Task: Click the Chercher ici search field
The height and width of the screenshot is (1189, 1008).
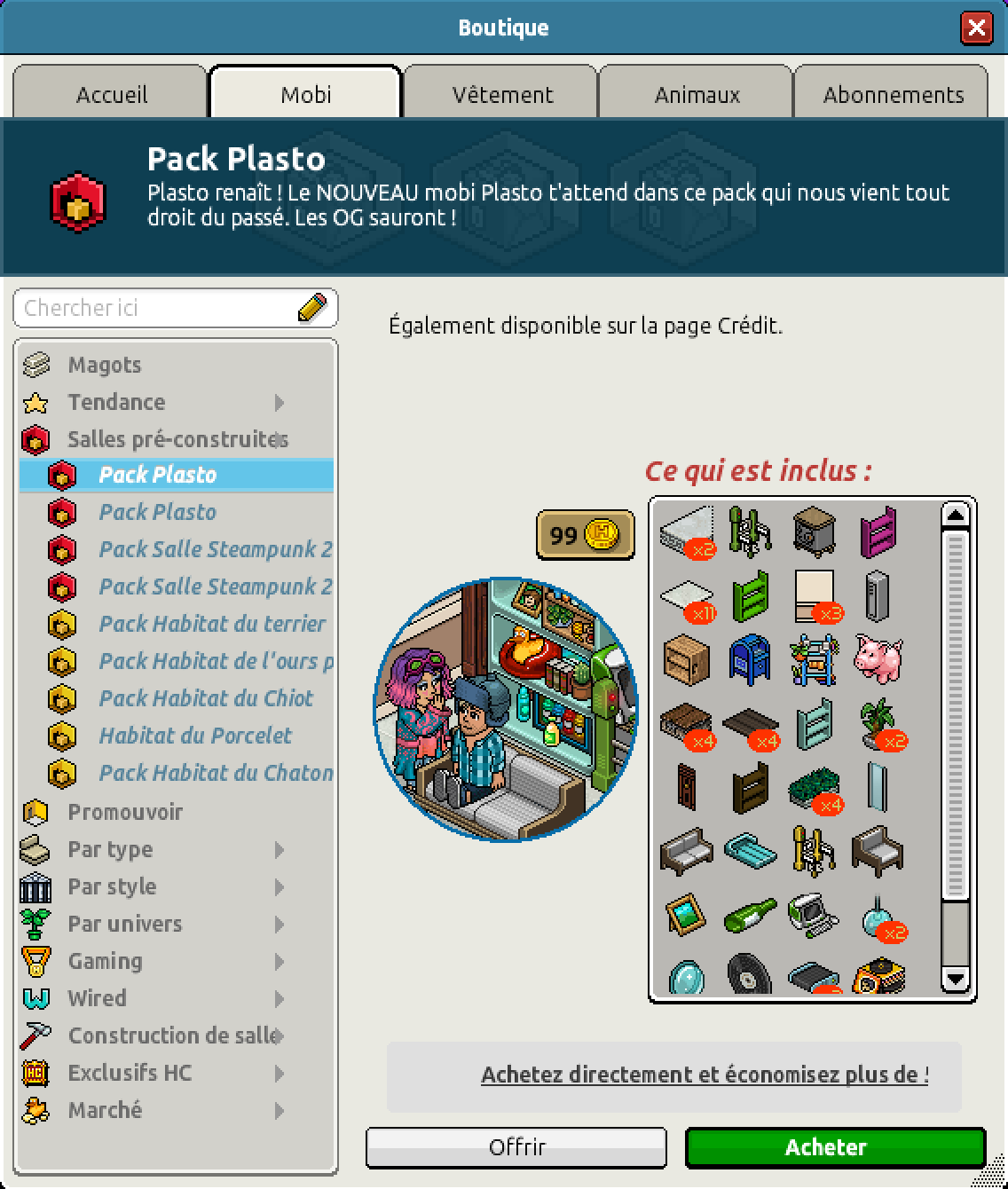Action: point(160,308)
